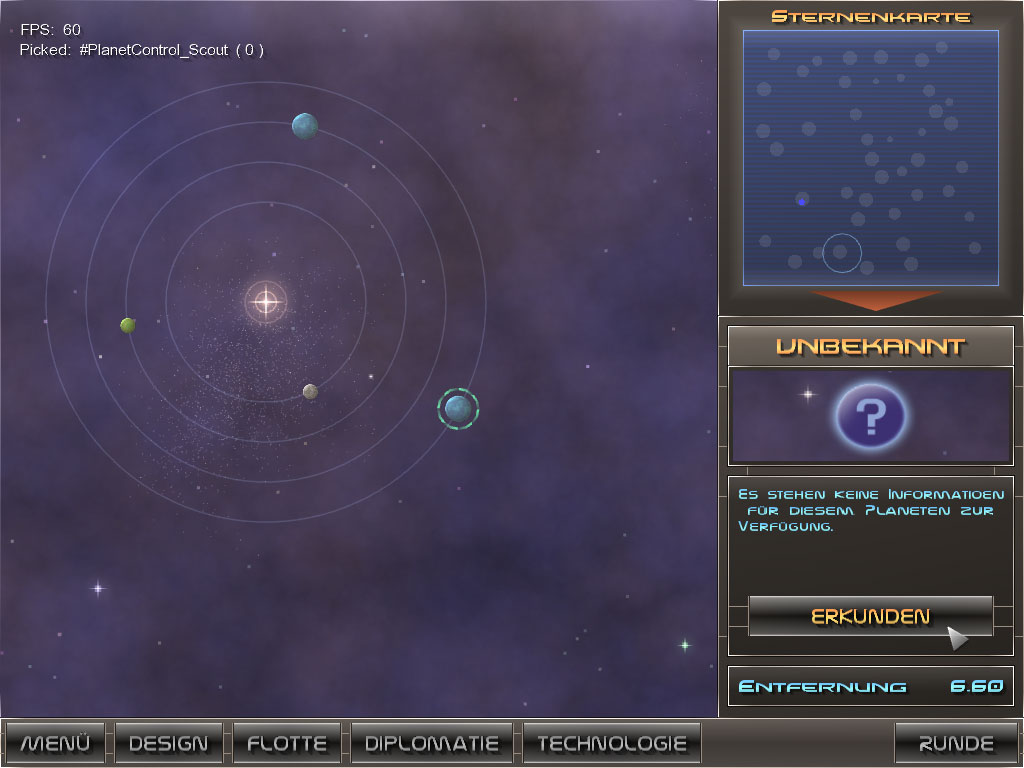The width and height of the screenshot is (1024, 768).
Task: Click the Erkunden button
Action: [x=870, y=616]
